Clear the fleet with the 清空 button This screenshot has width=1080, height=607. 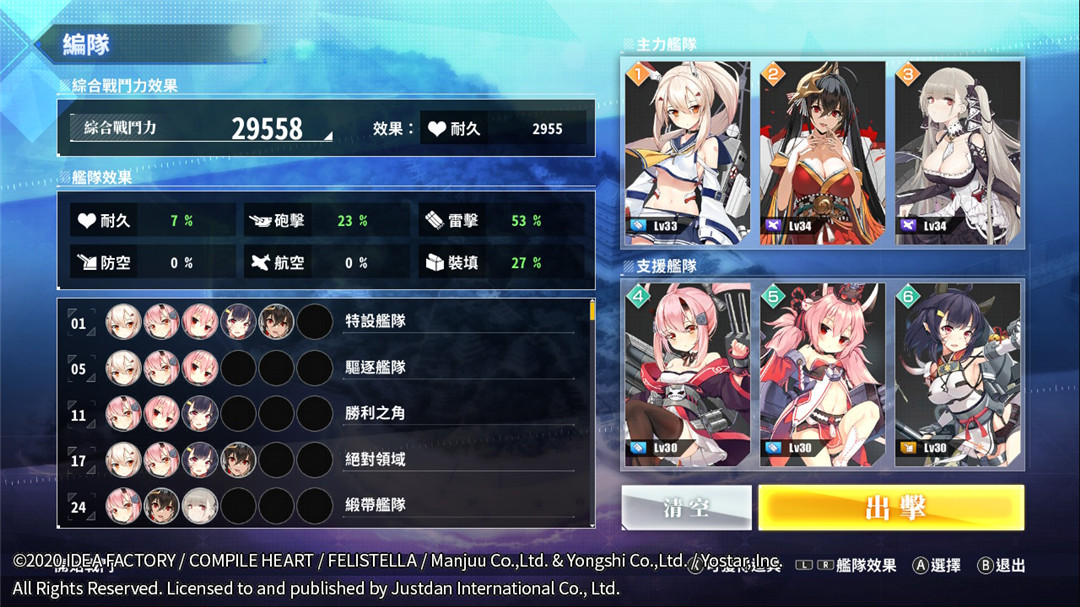coord(686,507)
